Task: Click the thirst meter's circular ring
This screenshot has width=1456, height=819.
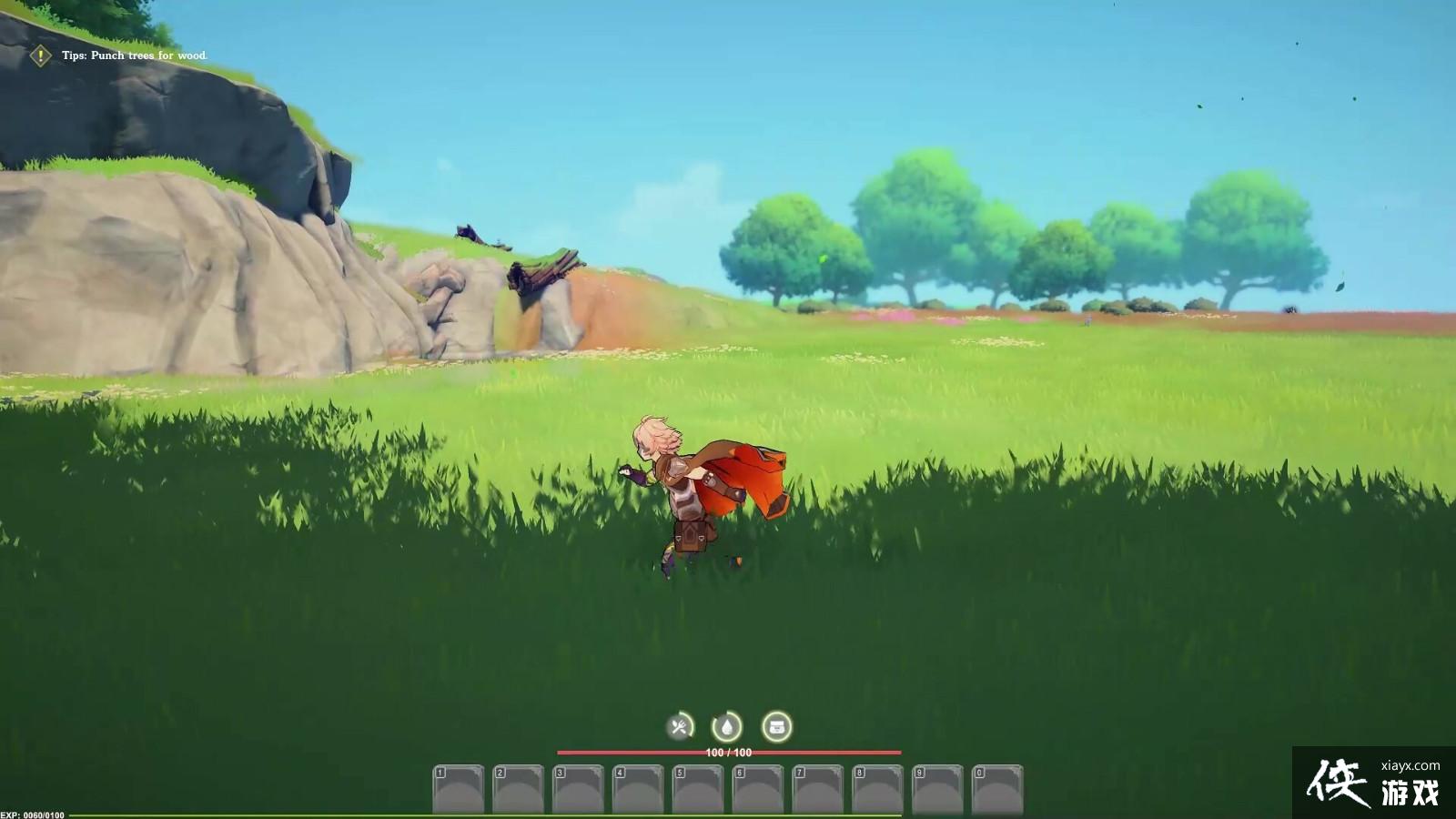Action: (725, 726)
